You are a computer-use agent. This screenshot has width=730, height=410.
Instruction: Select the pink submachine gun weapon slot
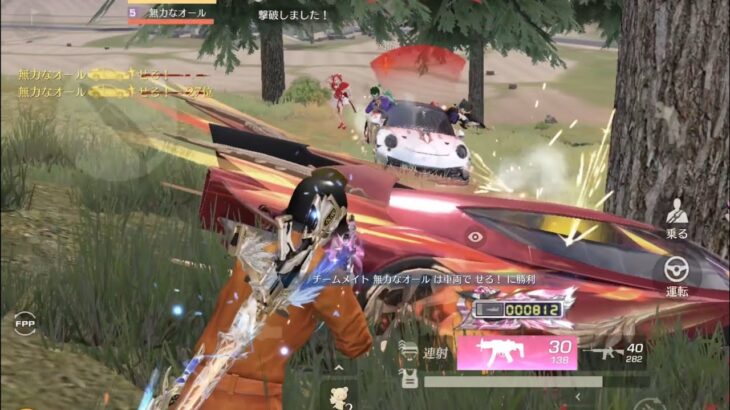tap(516, 352)
